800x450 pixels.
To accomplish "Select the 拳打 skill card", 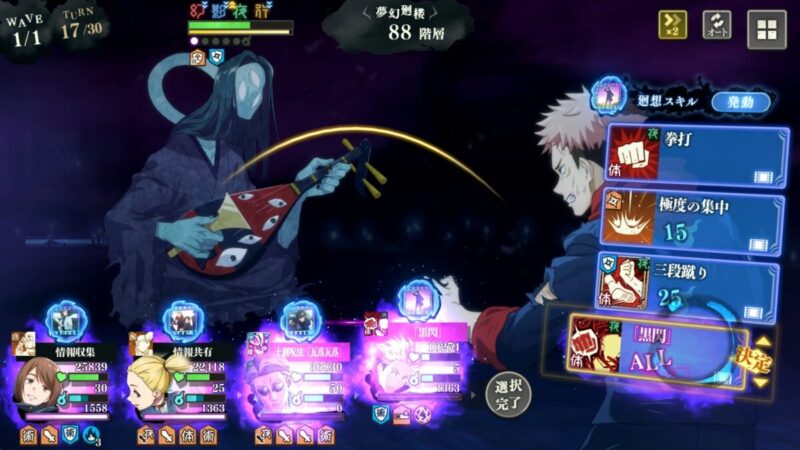I will tap(695, 154).
